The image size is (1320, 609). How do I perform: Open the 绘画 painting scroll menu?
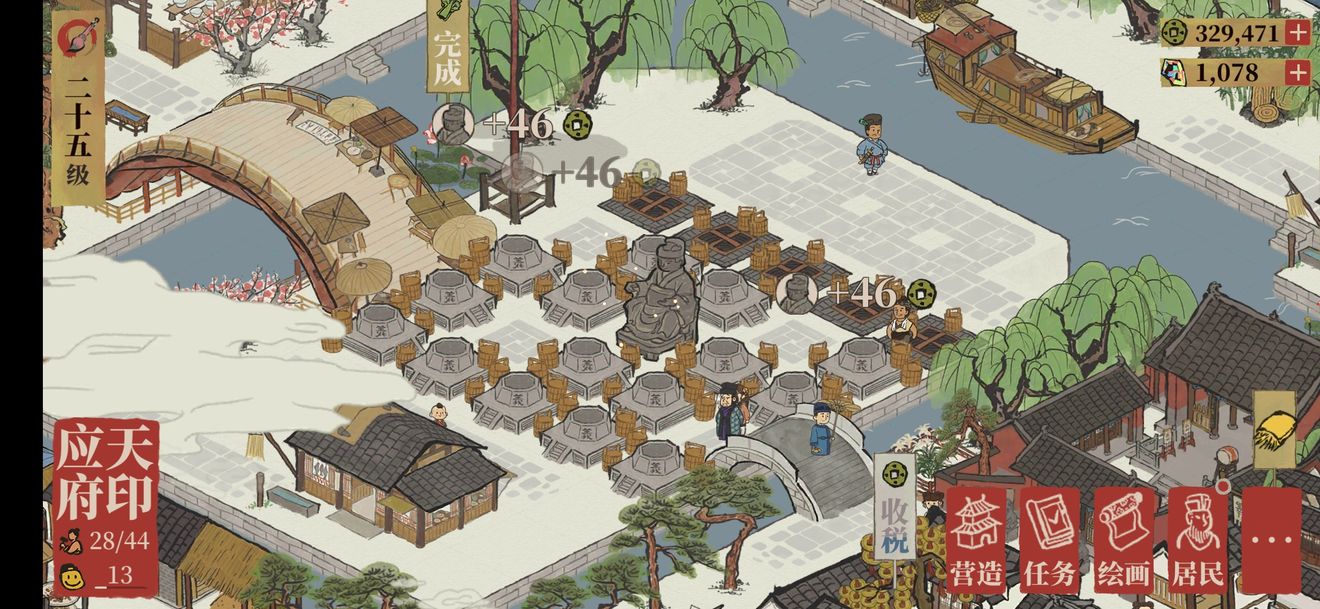[1123, 540]
